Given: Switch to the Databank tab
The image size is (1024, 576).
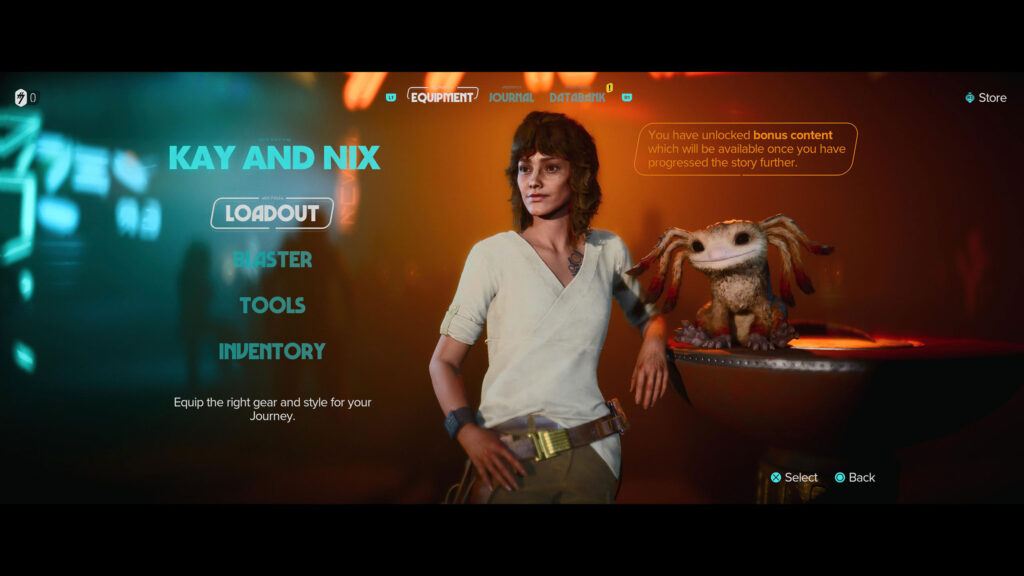Looking at the screenshot, I should click(577, 98).
